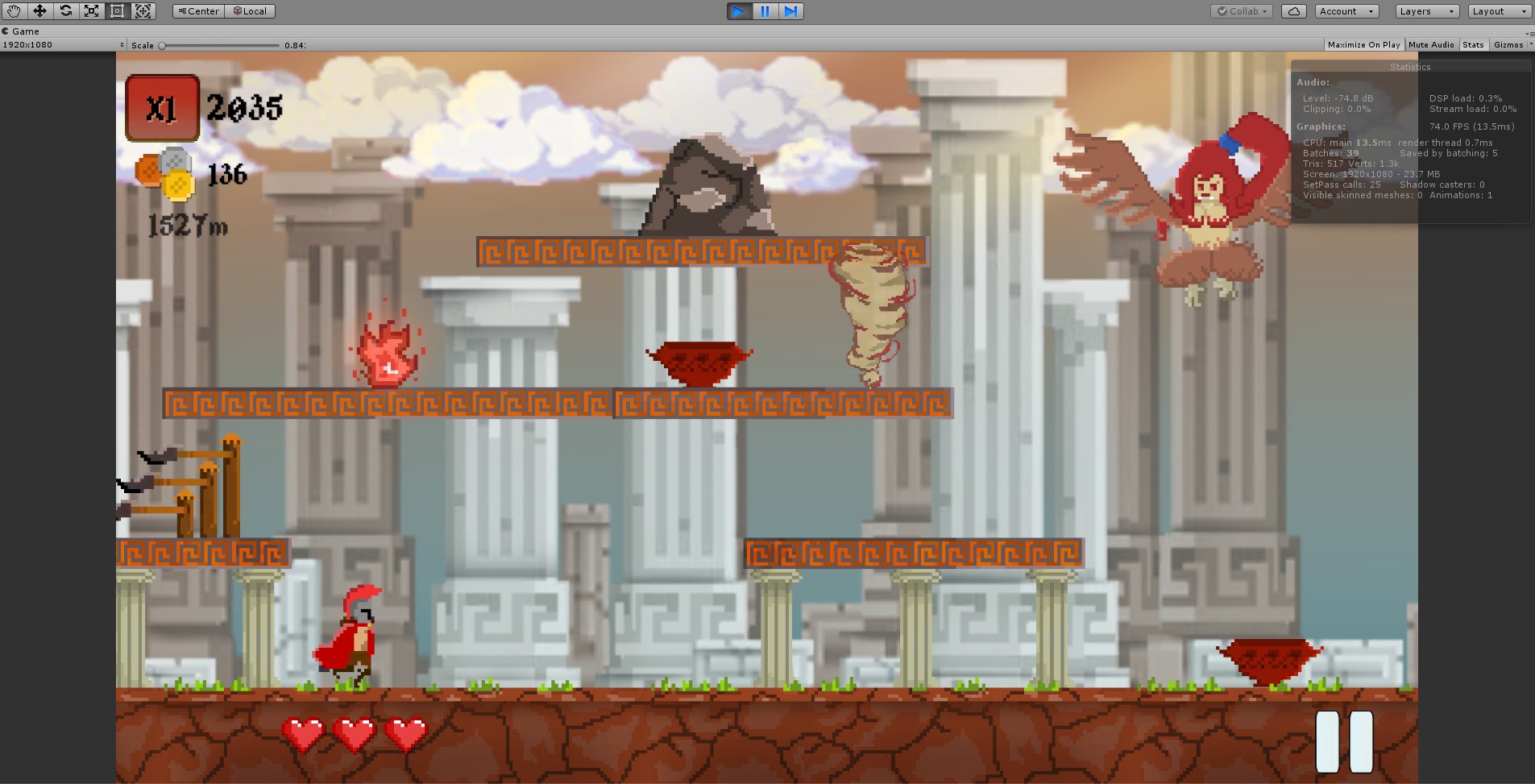Stop play mode with the Play icon

tap(739, 11)
